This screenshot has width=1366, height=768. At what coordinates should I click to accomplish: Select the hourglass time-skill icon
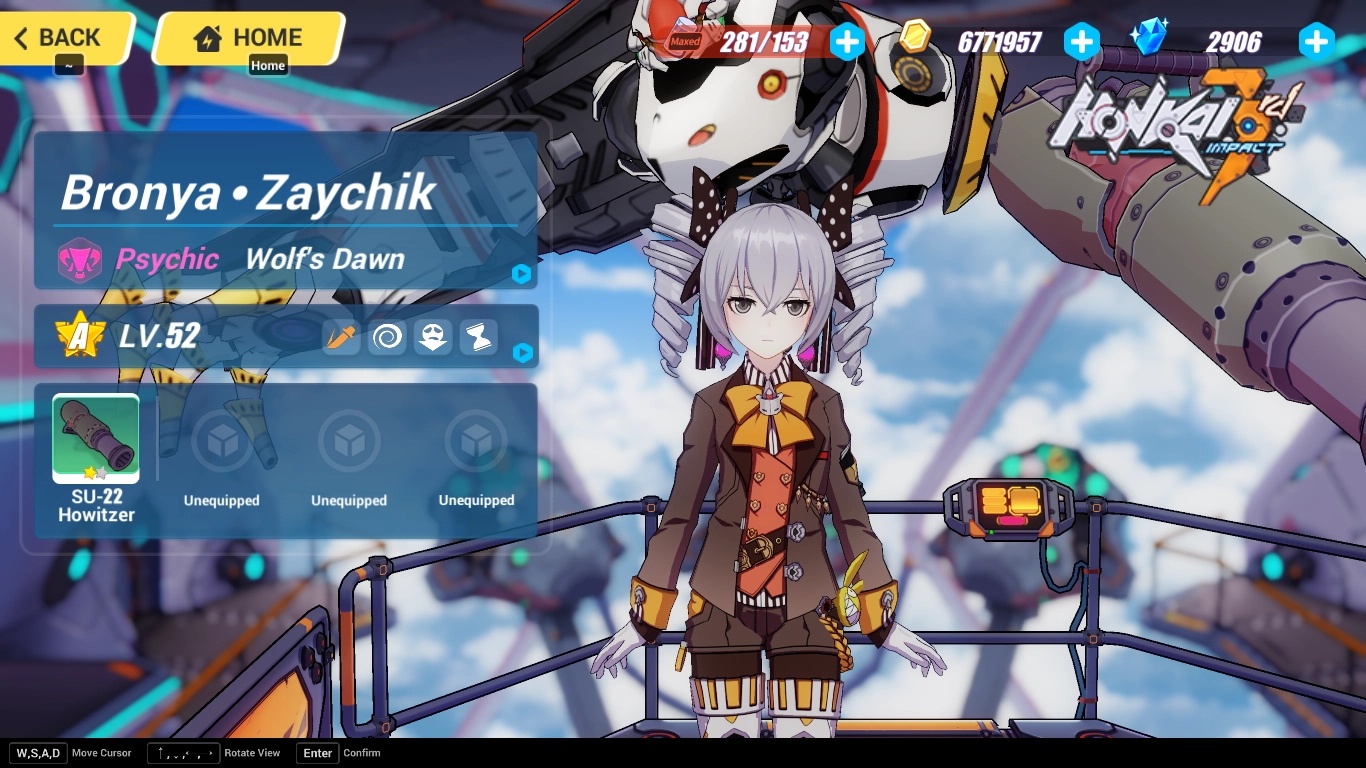pos(478,337)
